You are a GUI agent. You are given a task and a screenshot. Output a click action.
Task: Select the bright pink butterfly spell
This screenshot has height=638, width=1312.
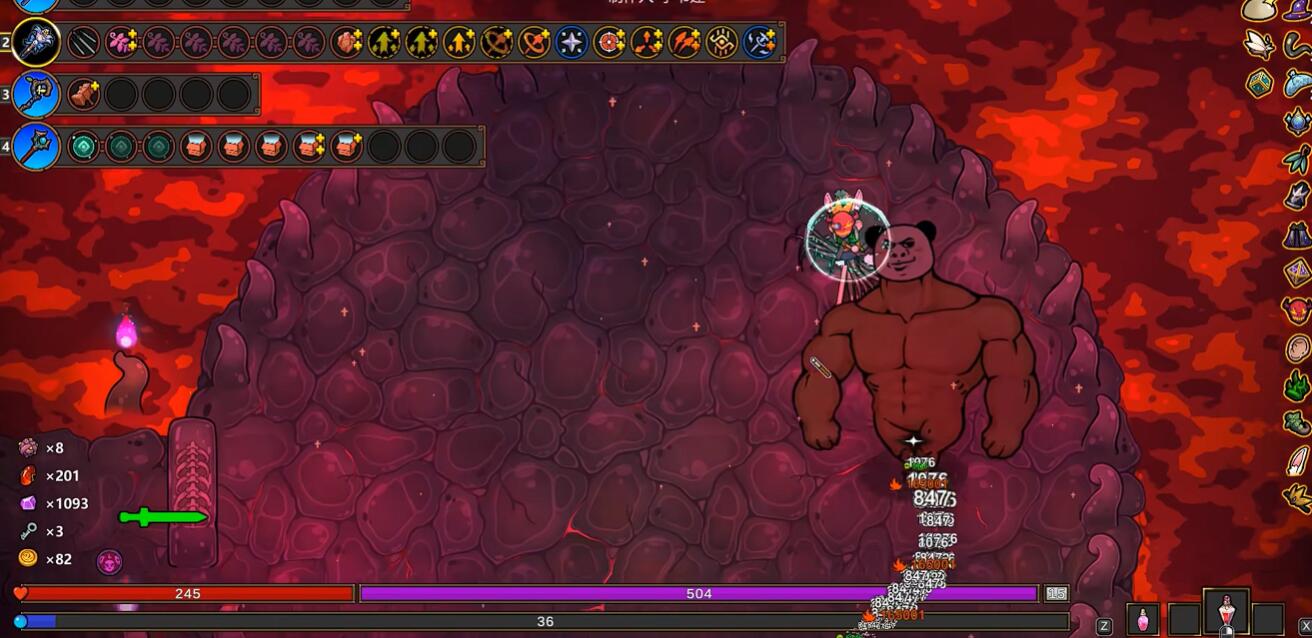point(121,42)
